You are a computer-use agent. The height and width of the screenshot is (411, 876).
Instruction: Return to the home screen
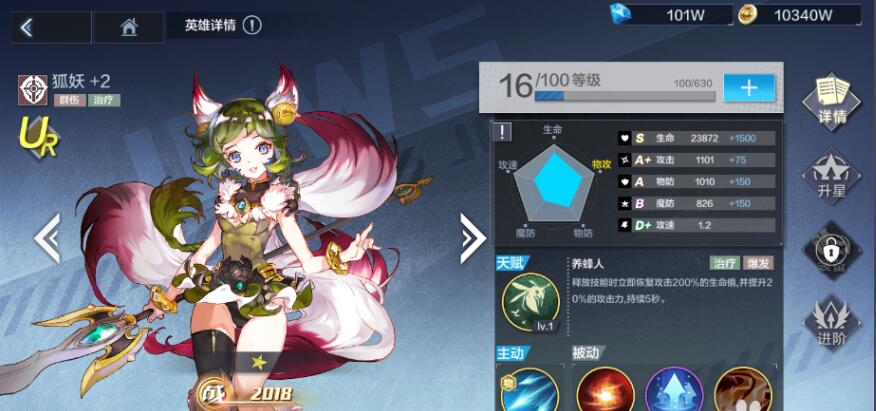[x=129, y=27]
